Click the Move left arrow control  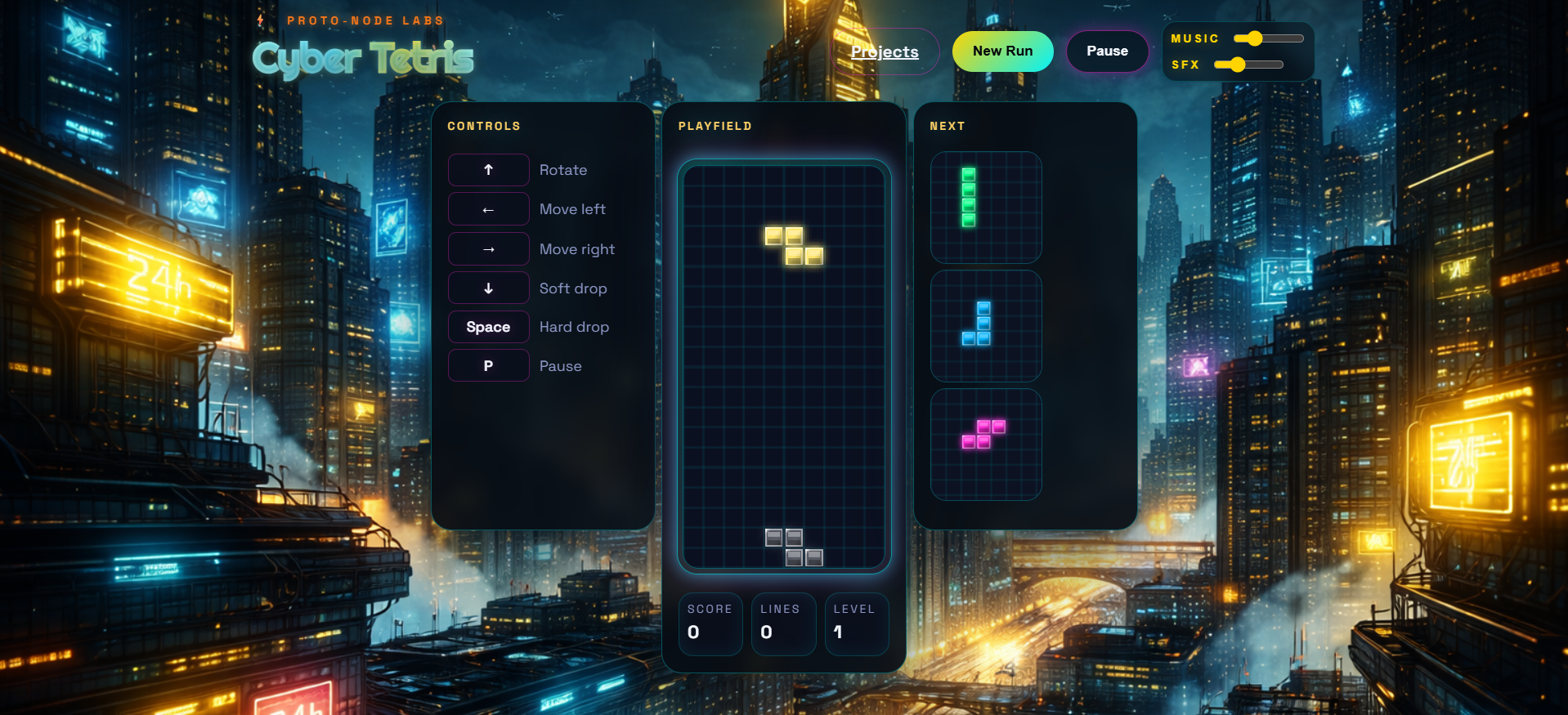[488, 209]
